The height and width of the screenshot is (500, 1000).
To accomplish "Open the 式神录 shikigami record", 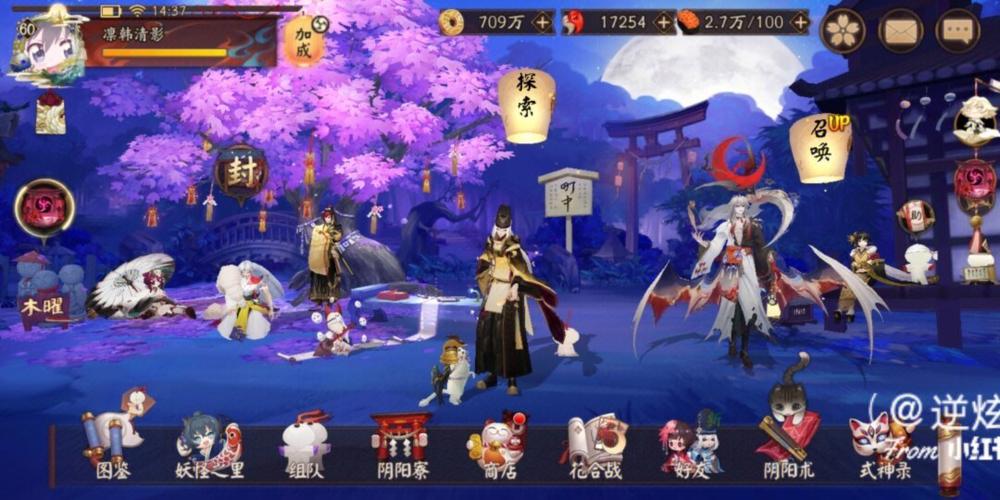I will pyautogui.click(x=884, y=447).
